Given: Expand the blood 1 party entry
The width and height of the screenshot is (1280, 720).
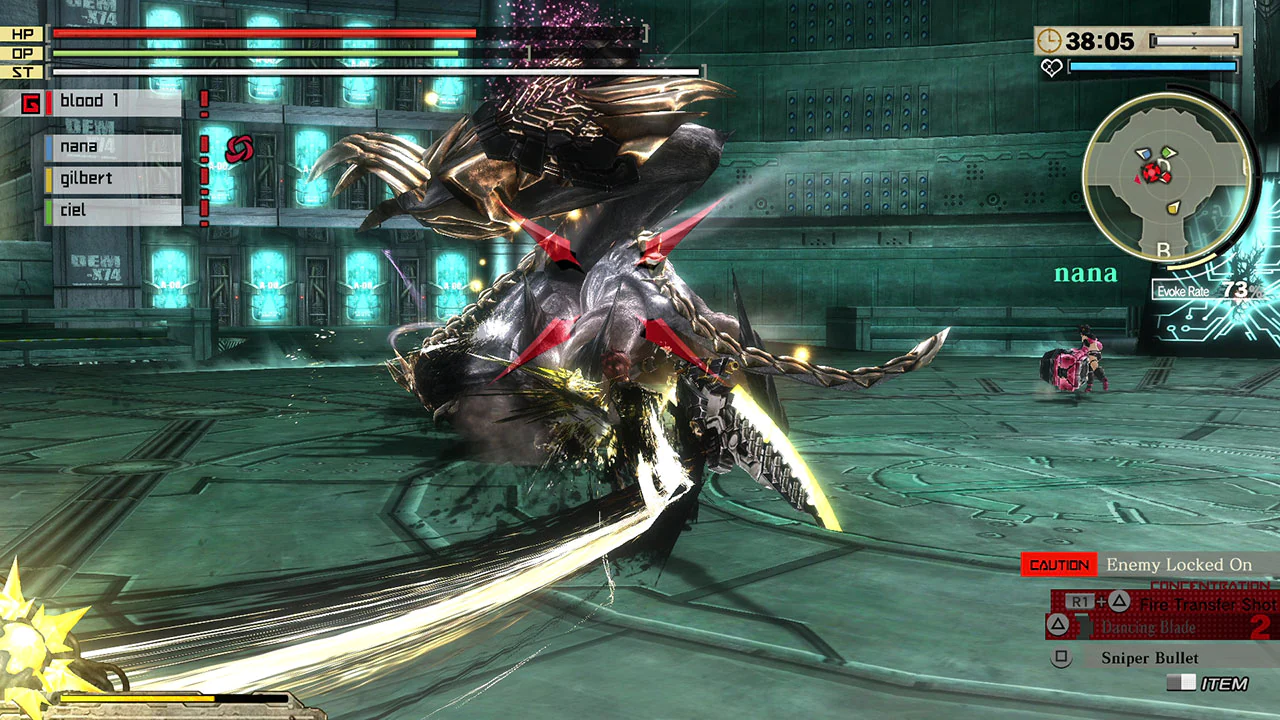Looking at the screenshot, I should coord(90,100).
